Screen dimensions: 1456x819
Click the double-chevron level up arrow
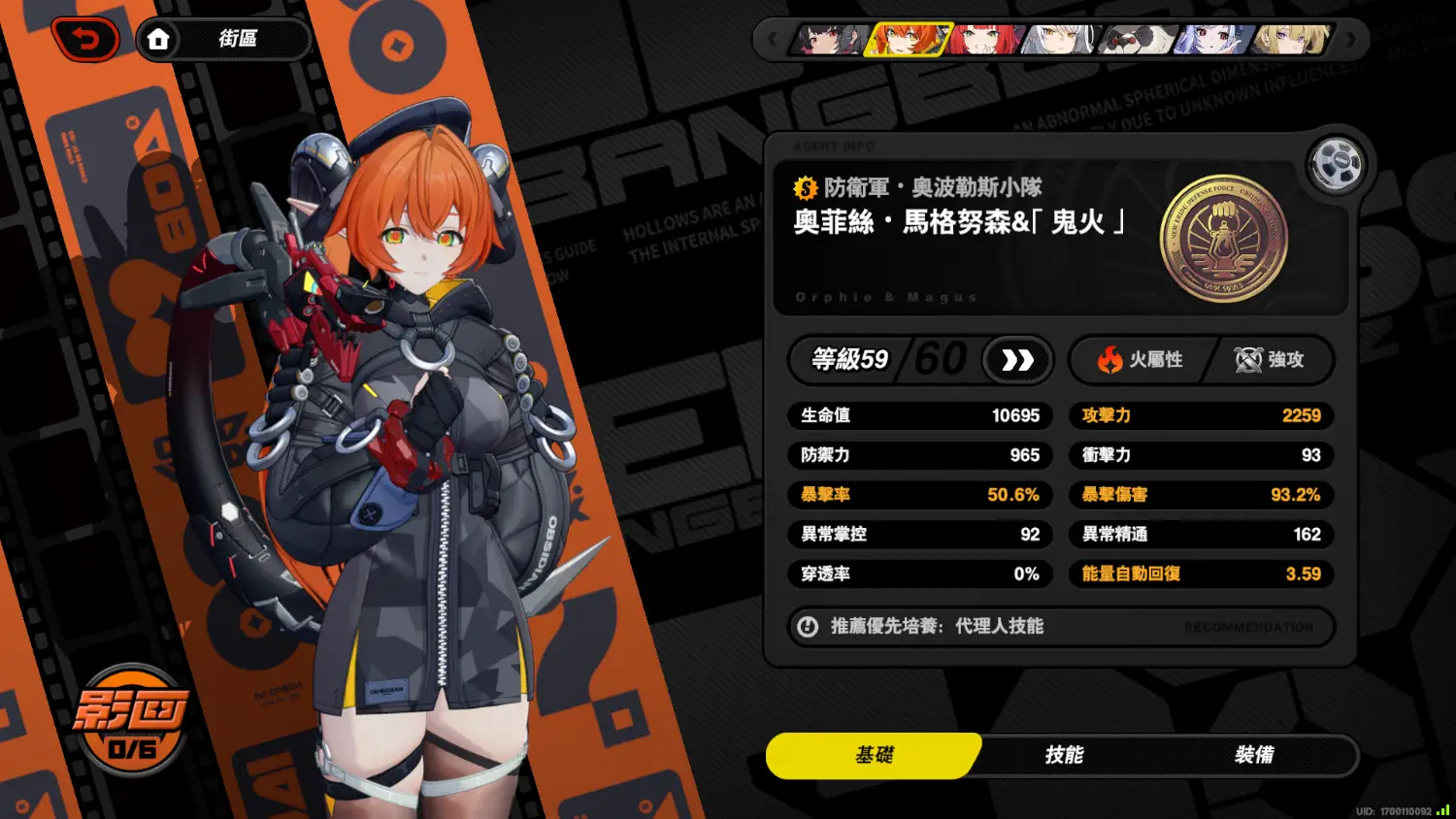1017,360
